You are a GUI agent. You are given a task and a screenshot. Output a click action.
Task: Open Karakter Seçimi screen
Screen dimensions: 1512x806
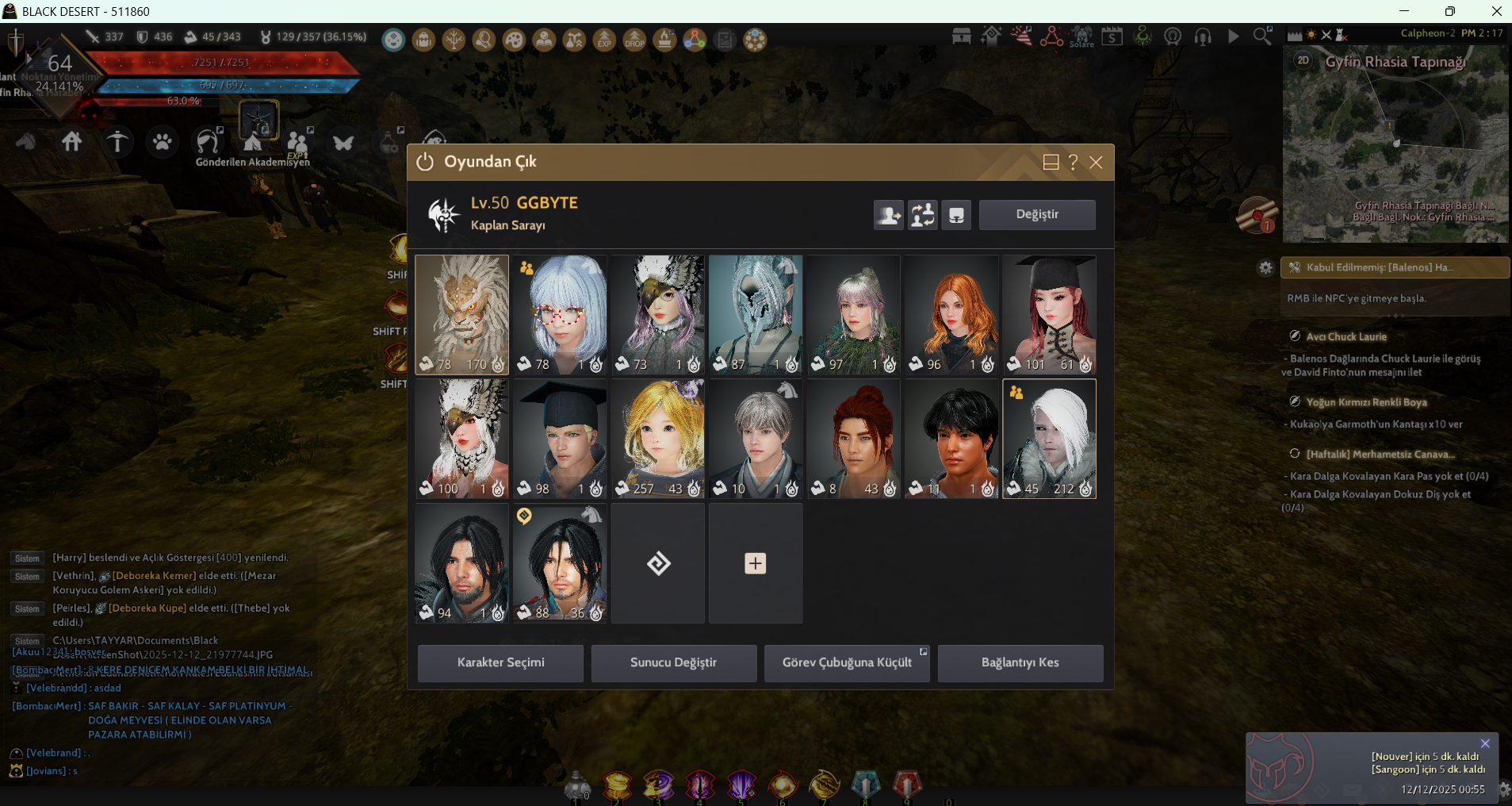[x=500, y=662]
